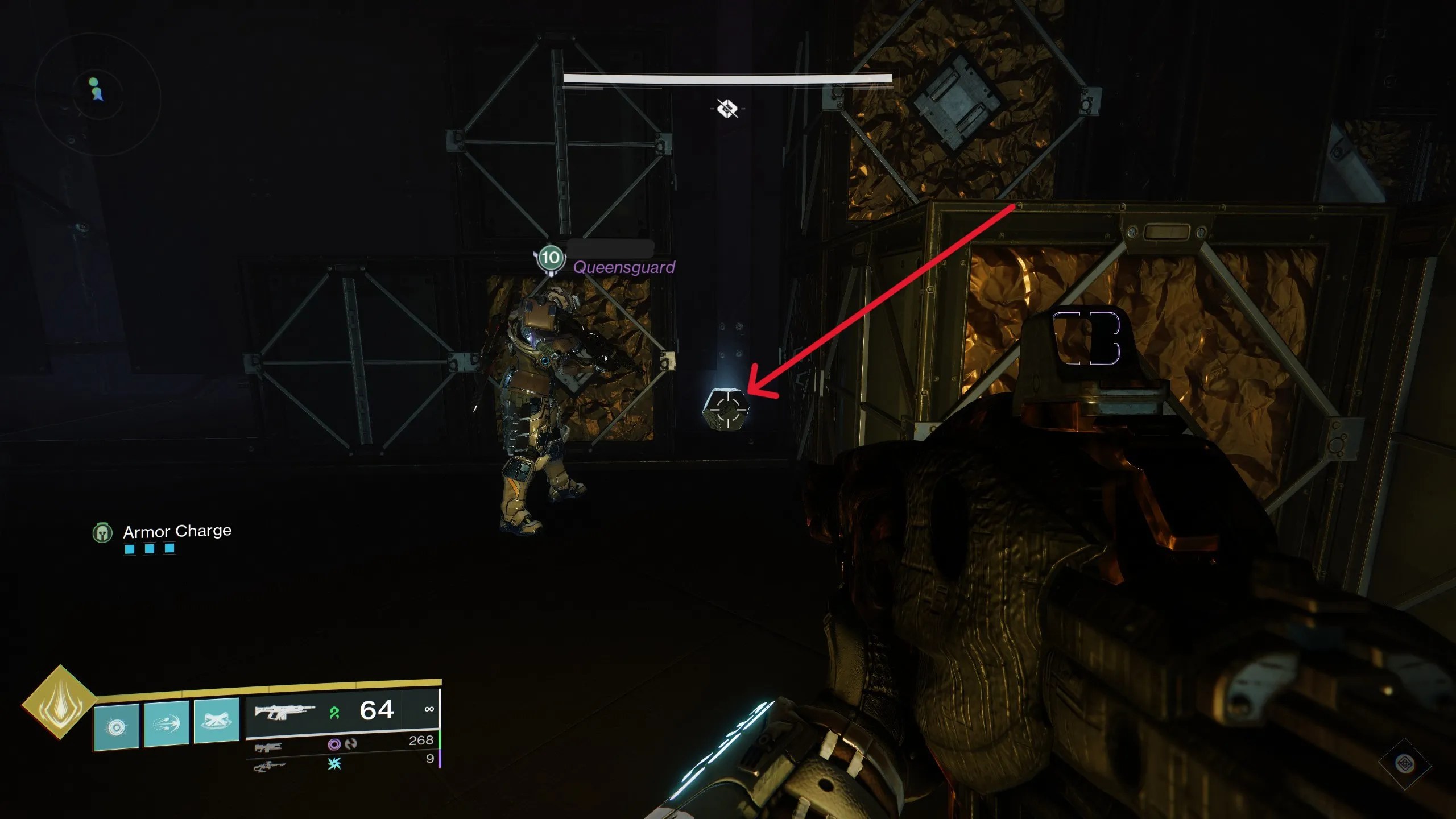Activate the golden diamond Super ability icon
Viewport: 1456px width, 819px height.
pos(60,702)
